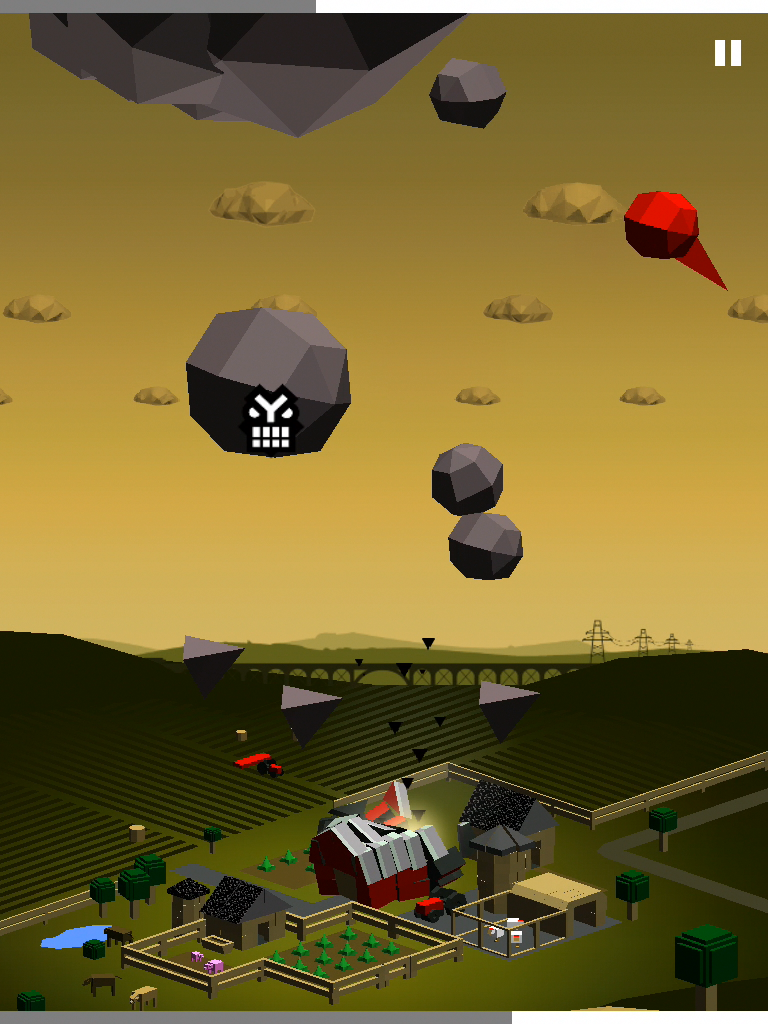The image size is (768, 1024).
Task: Pause the game with the pause button
Action: pyautogui.click(x=727, y=53)
